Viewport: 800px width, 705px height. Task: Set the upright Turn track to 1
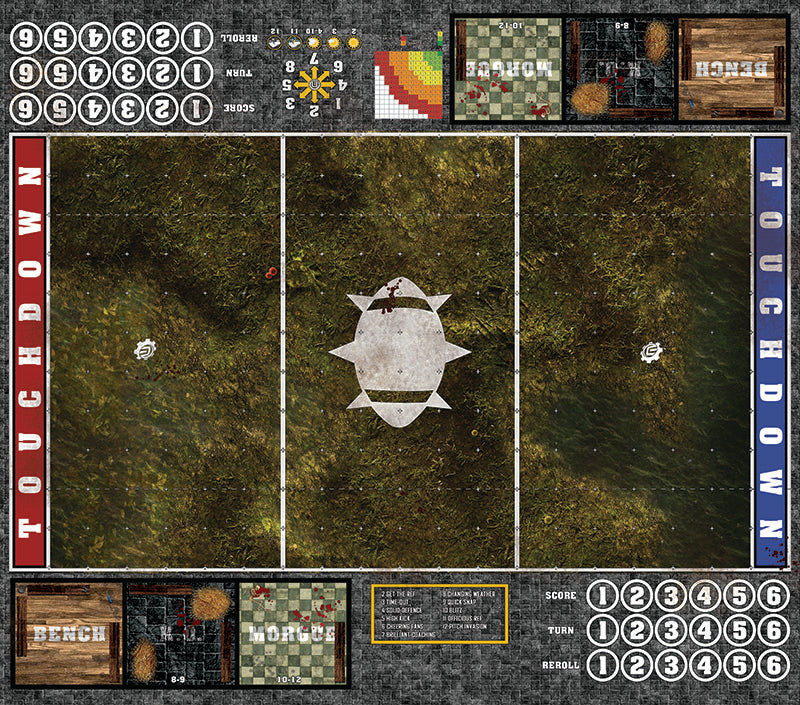click(x=602, y=631)
